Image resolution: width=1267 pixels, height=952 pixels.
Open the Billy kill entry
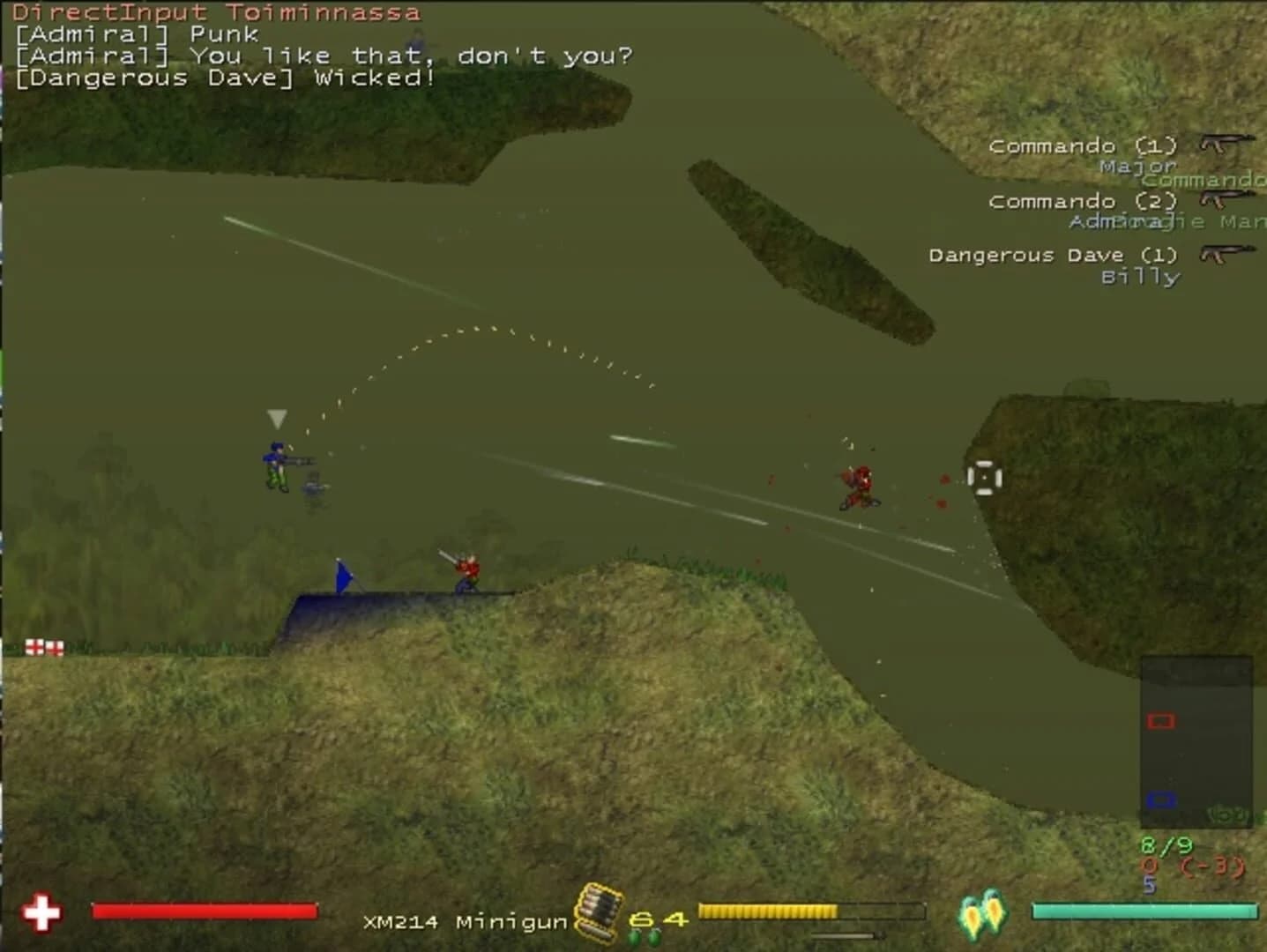tap(1141, 276)
